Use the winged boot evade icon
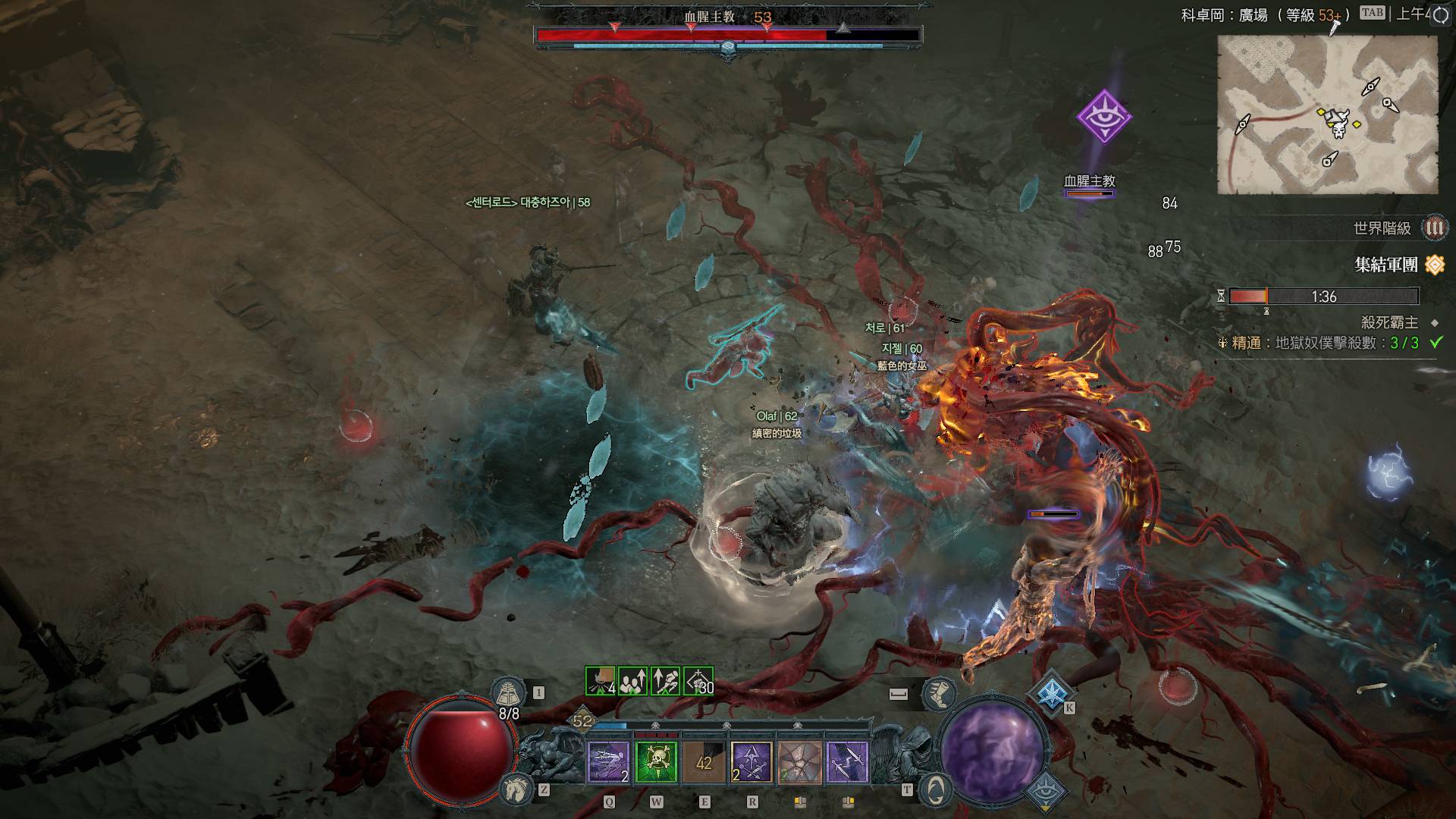 coord(939,693)
